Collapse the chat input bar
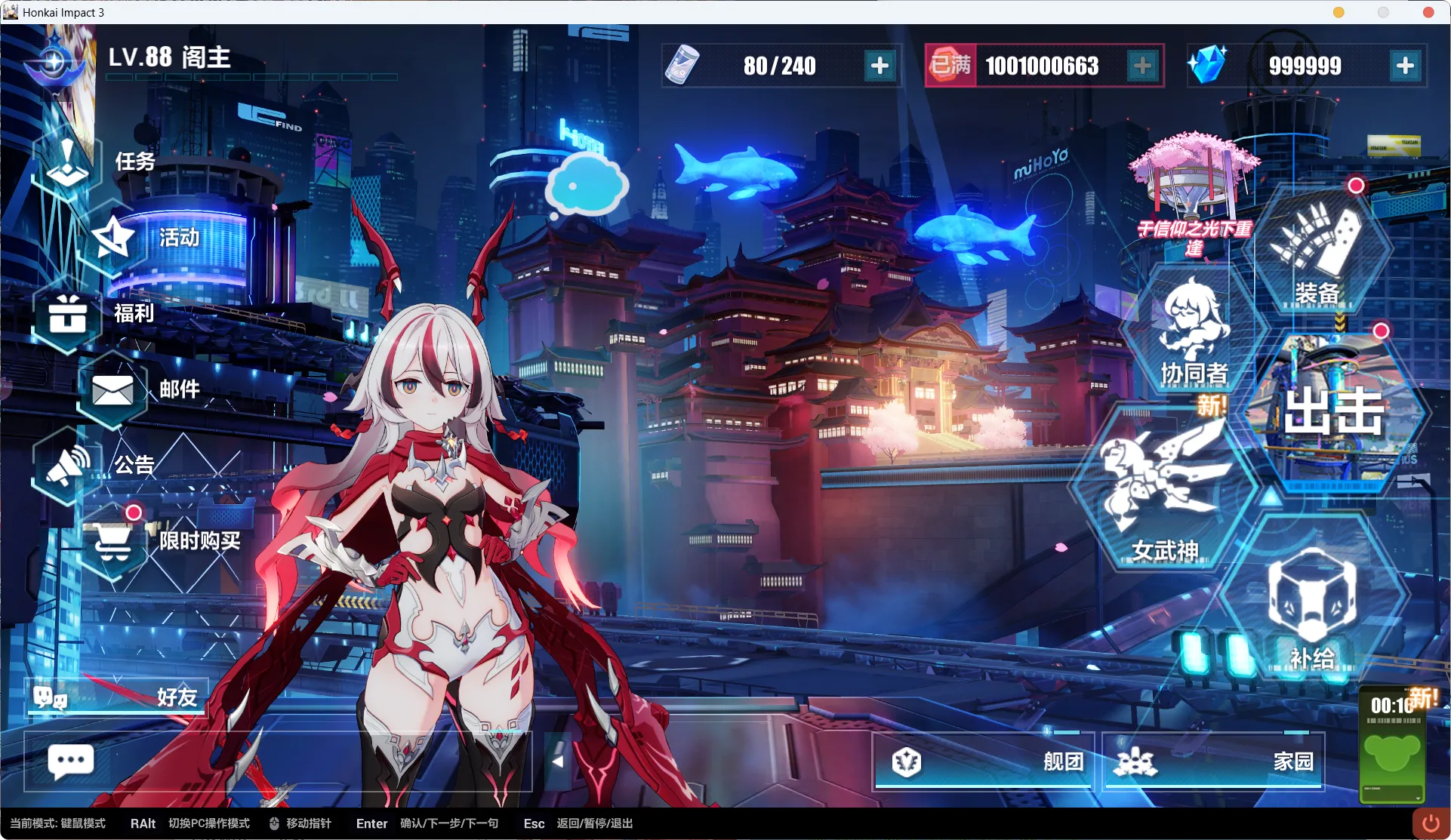 (558, 762)
